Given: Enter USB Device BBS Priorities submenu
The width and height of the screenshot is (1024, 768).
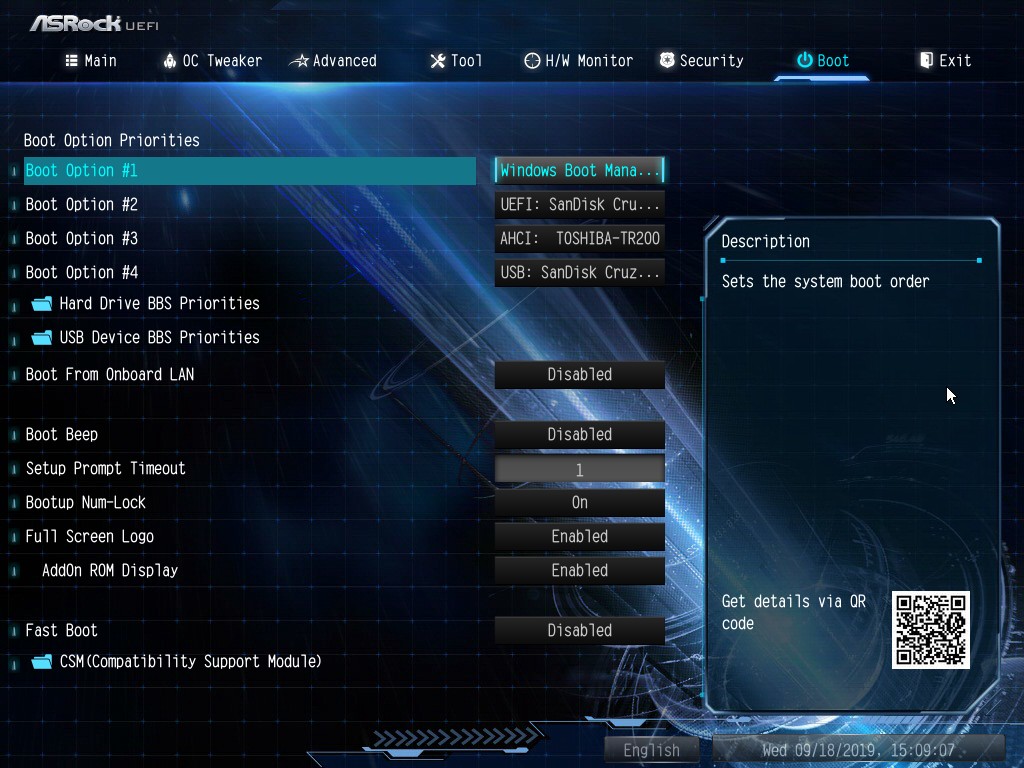Looking at the screenshot, I should coord(159,338).
